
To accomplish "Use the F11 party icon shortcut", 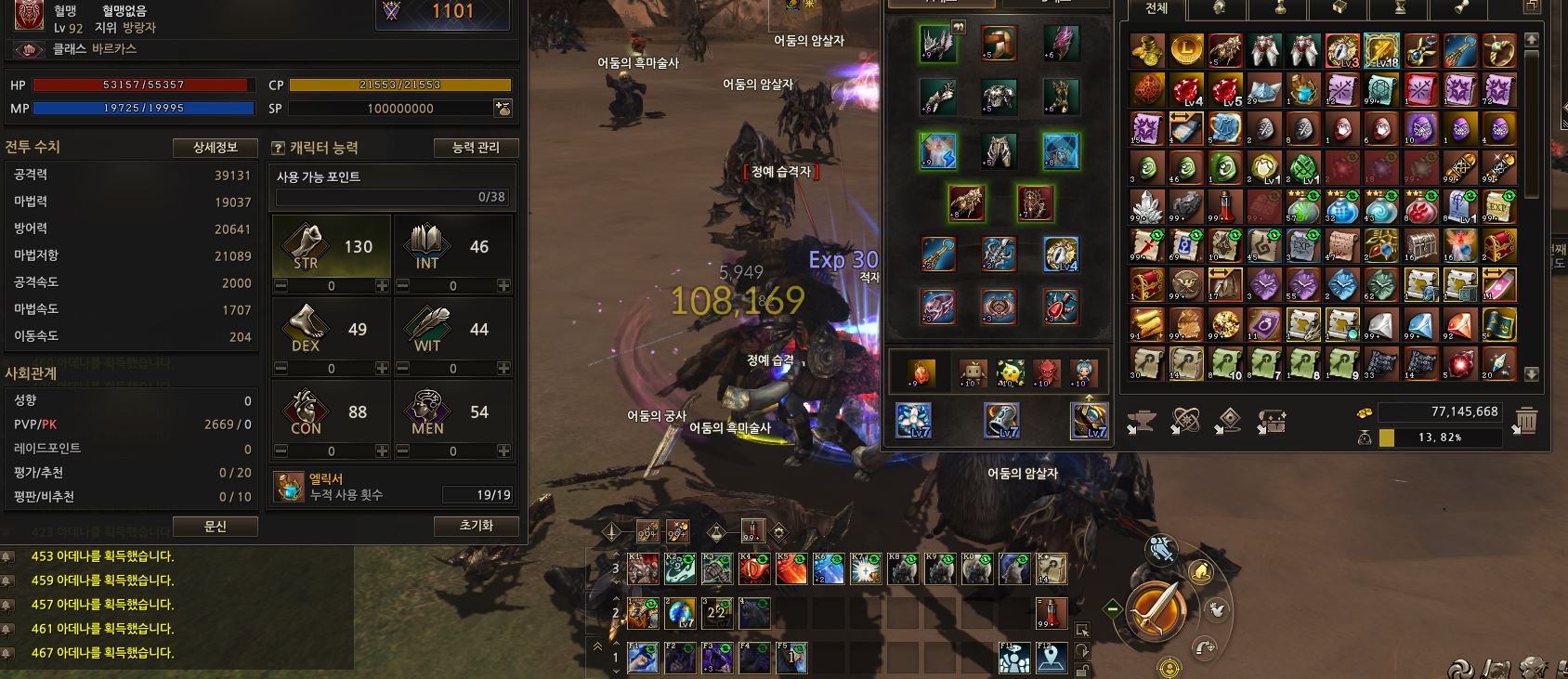I will pos(1014,659).
